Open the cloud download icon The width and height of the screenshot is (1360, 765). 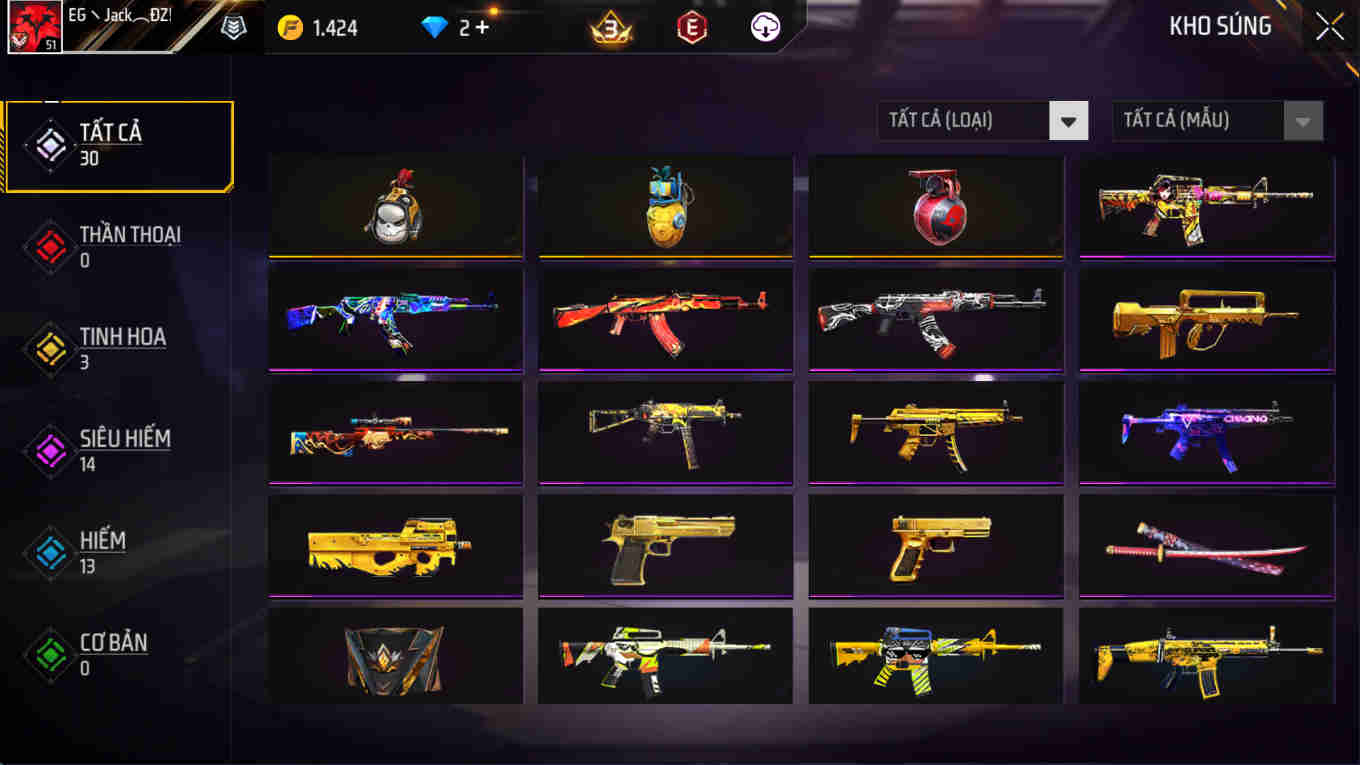coord(764,27)
